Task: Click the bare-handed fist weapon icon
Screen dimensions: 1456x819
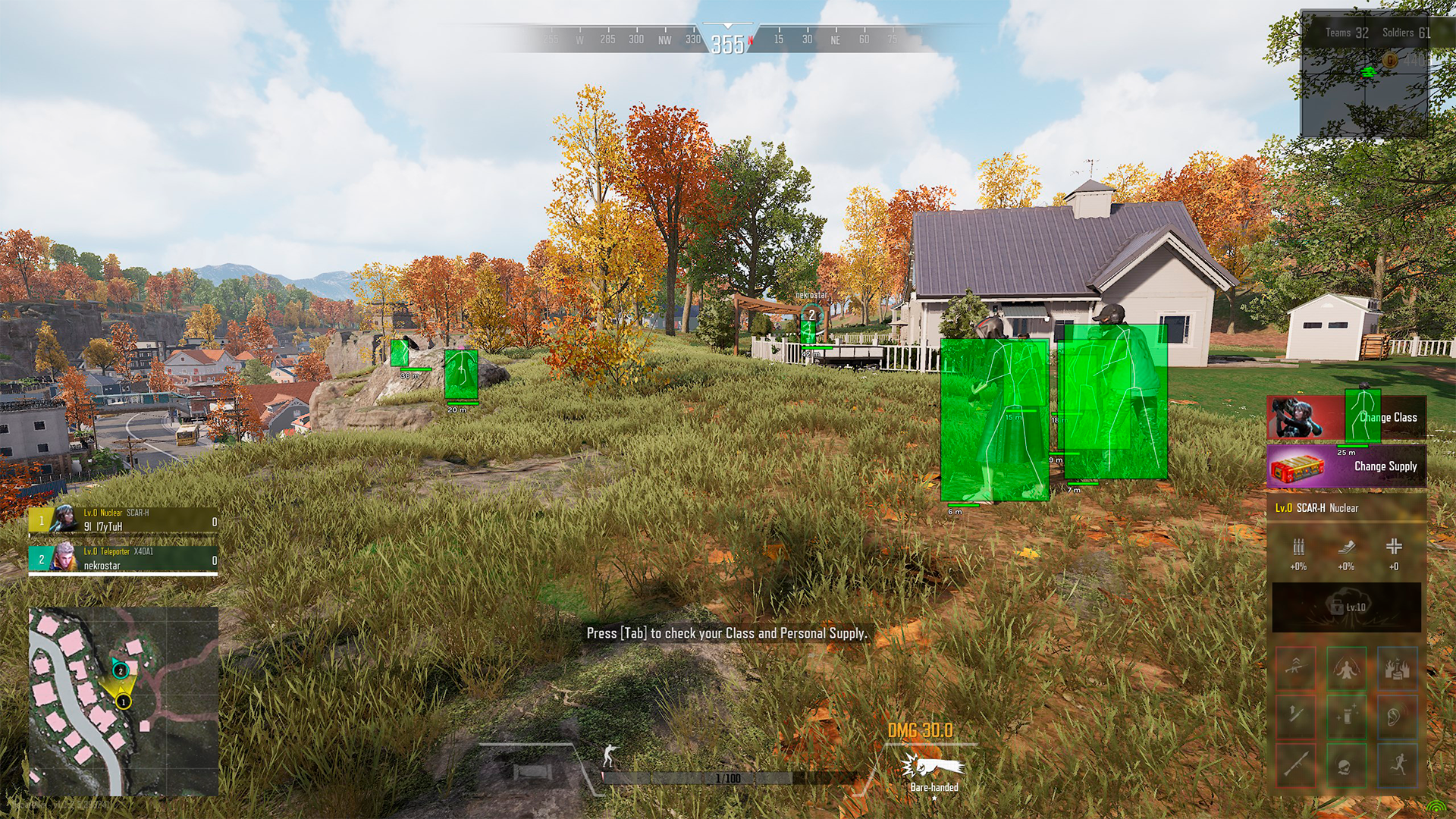Action: (x=934, y=766)
